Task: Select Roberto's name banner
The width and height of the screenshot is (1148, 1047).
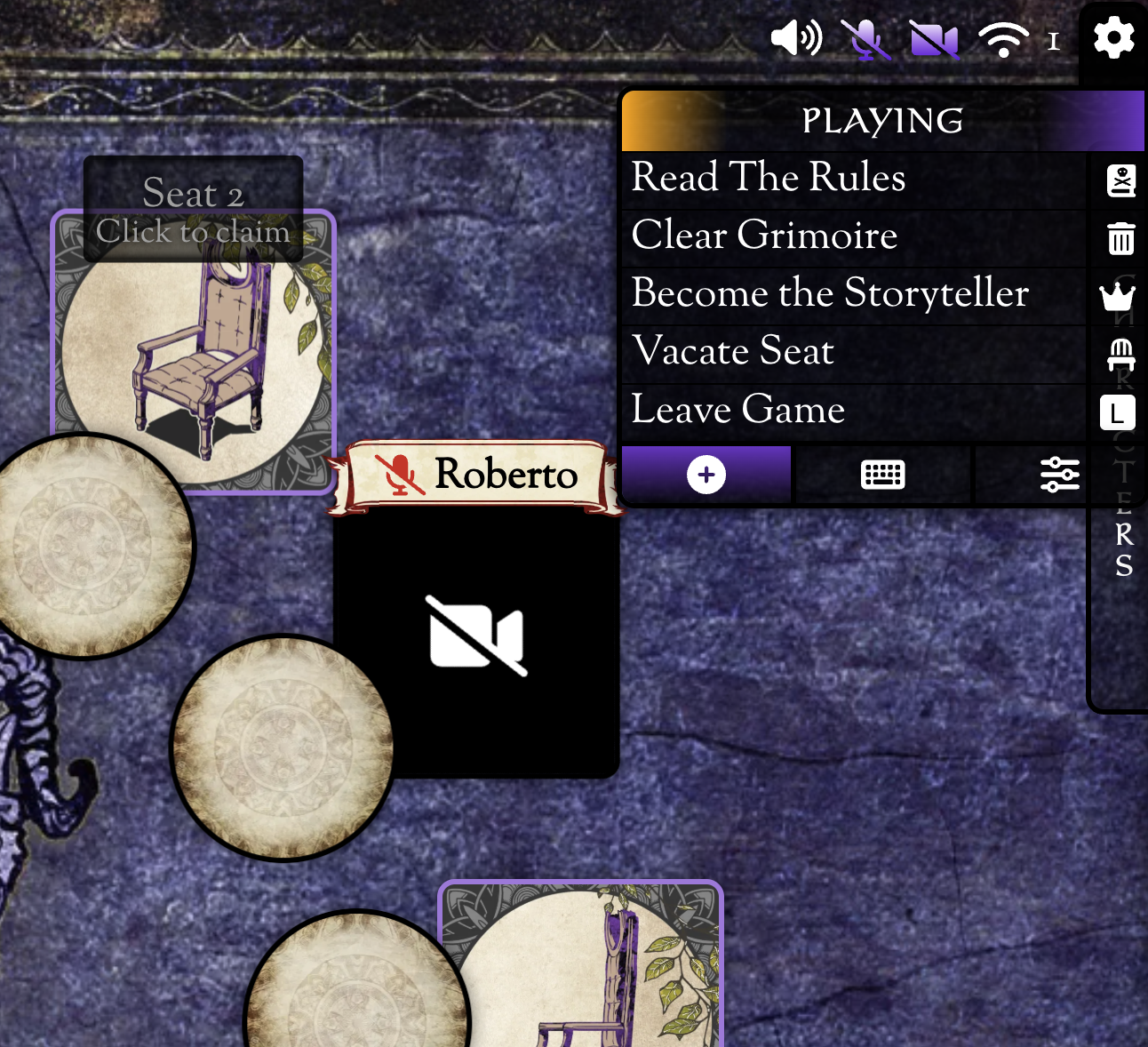Action: click(x=476, y=476)
